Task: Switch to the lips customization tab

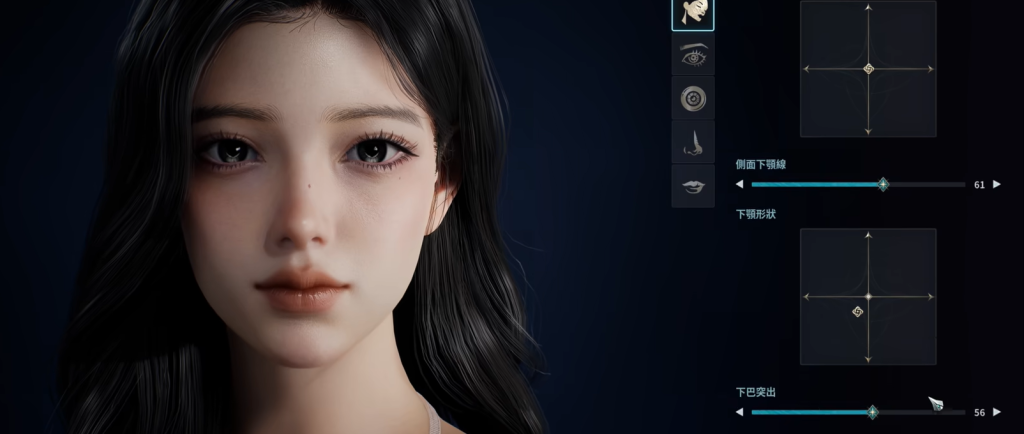Action: click(692, 186)
